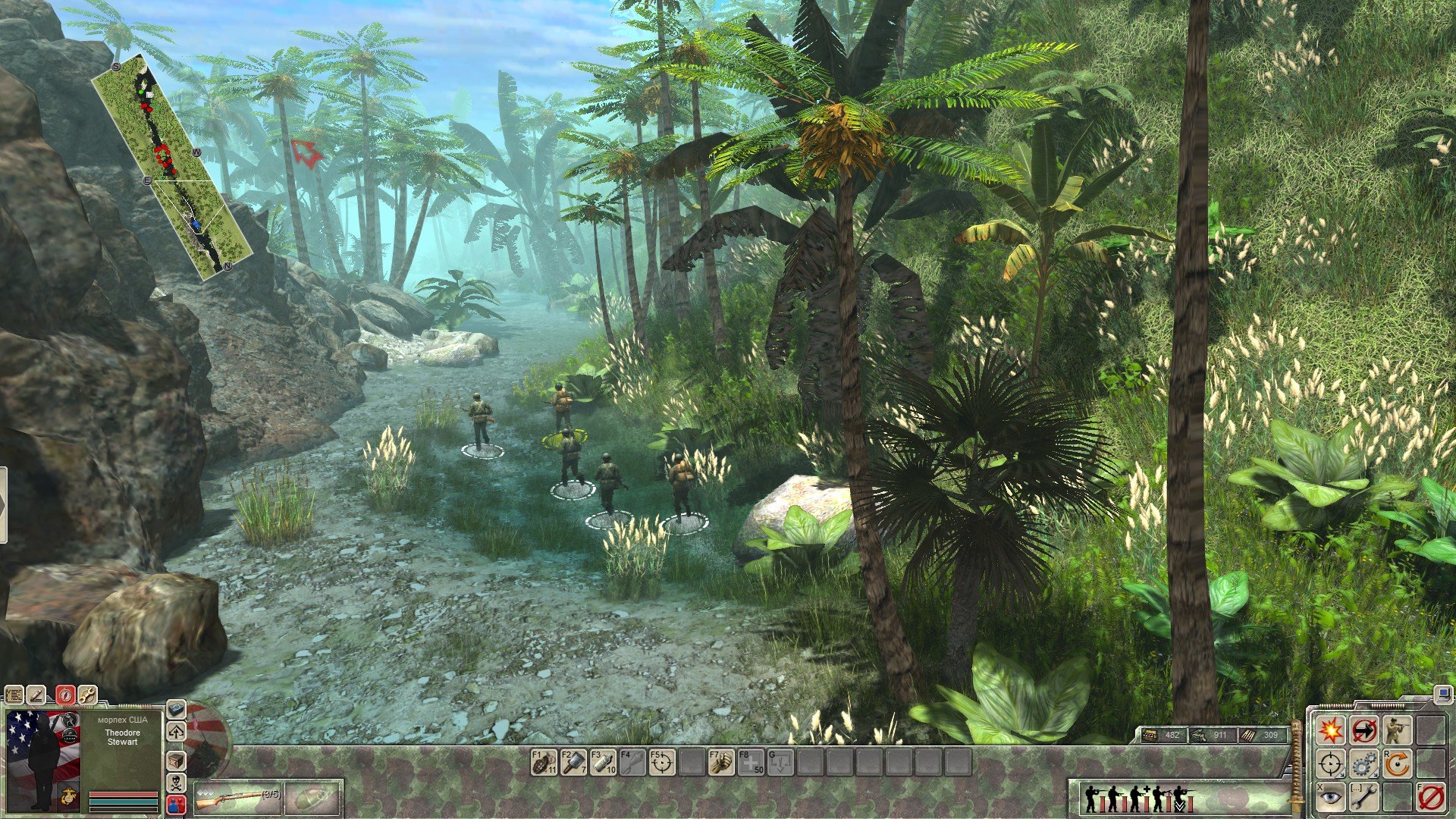This screenshot has width=1456, height=819.
Task: Choose the F2 shovel slot
Action: point(573,762)
